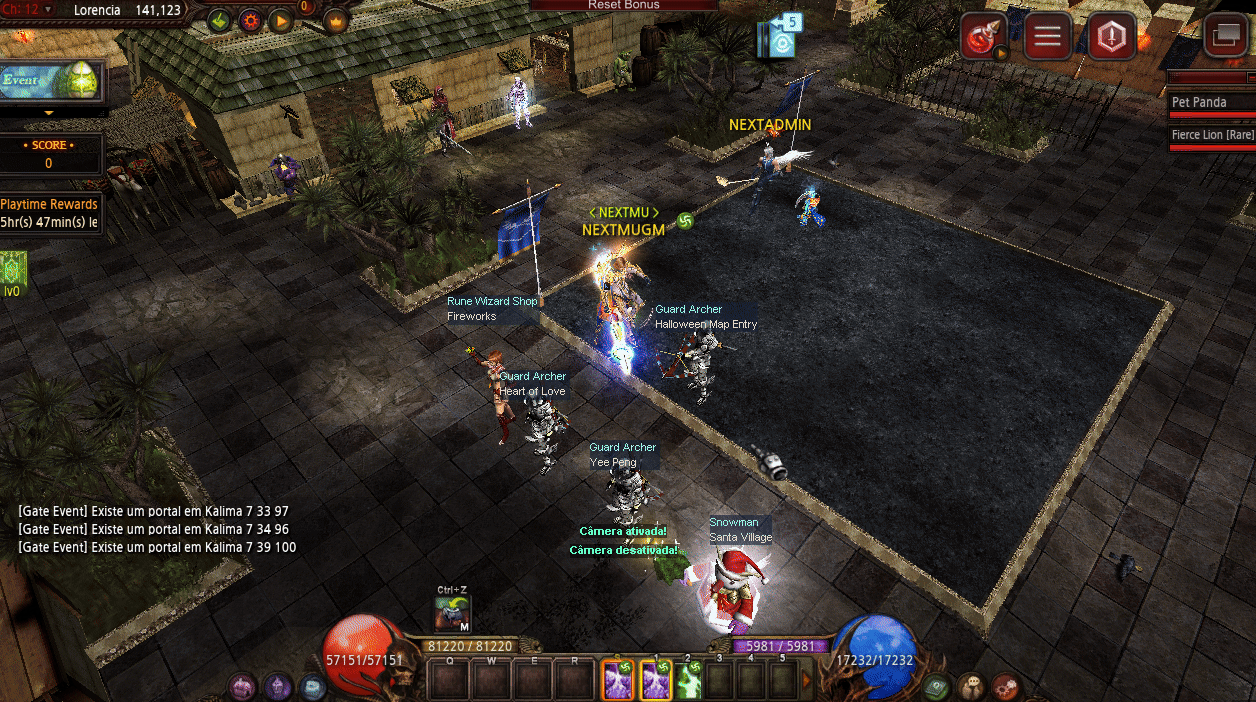The width and height of the screenshot is (1256, 702).
Task: Toggle the overlapping windows button
Action: [1225, 38]
